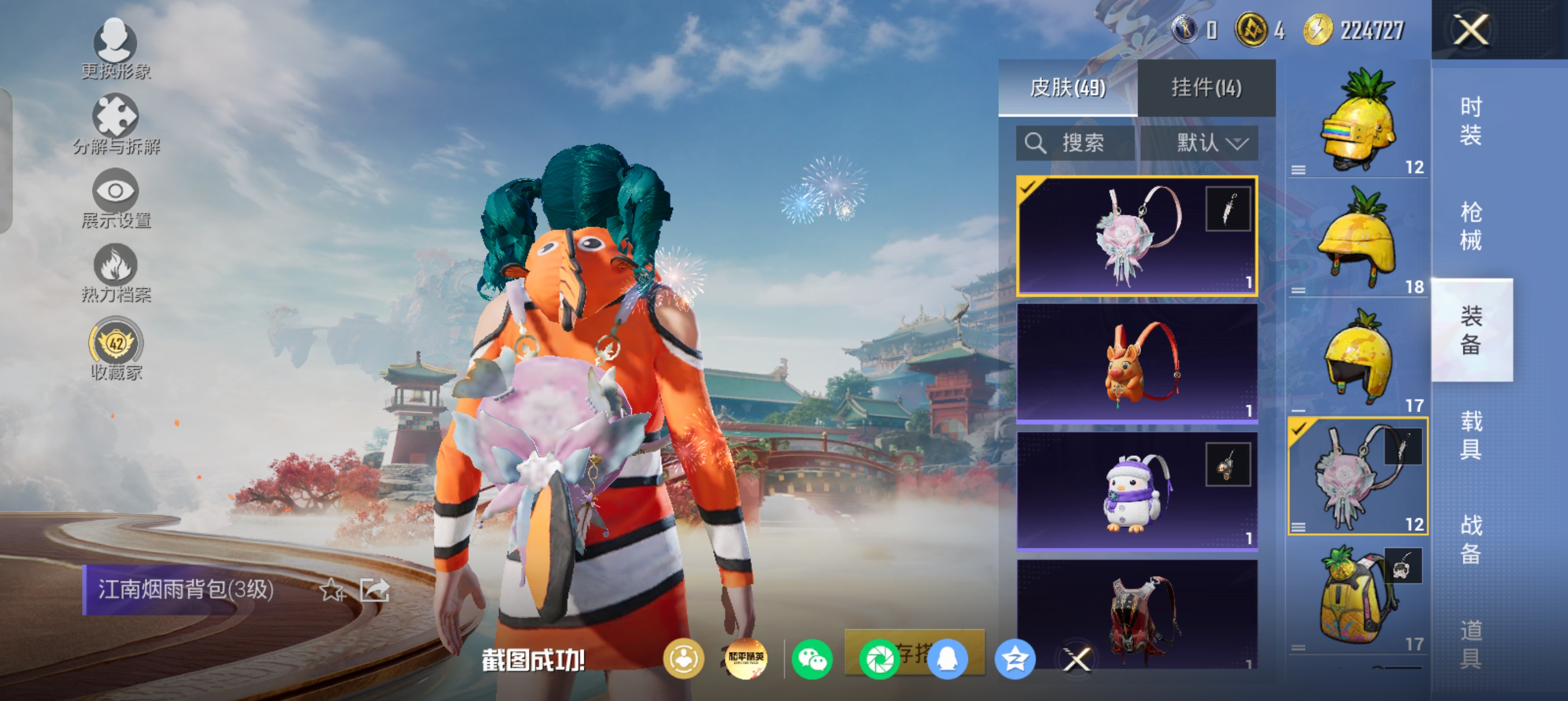Go to the 载具 vehicles category
1568x701 pixels.
tap(1471, 435)
